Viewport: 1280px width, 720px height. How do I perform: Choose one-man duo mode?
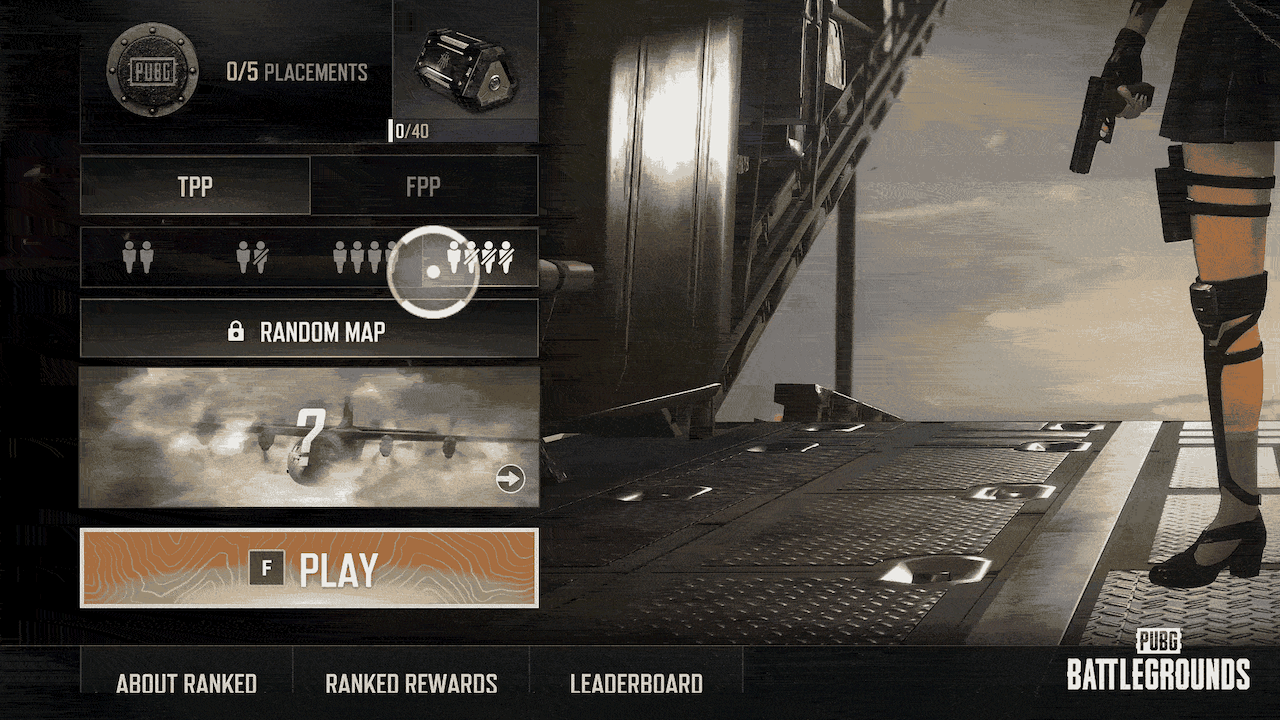(251, 257)
